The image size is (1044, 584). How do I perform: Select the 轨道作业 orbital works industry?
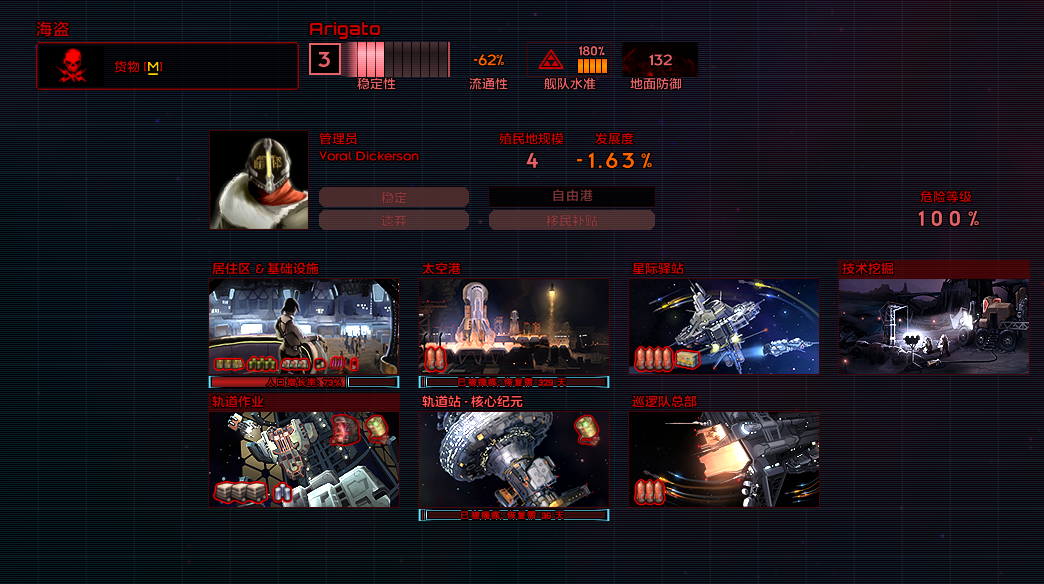coord(304,459)
